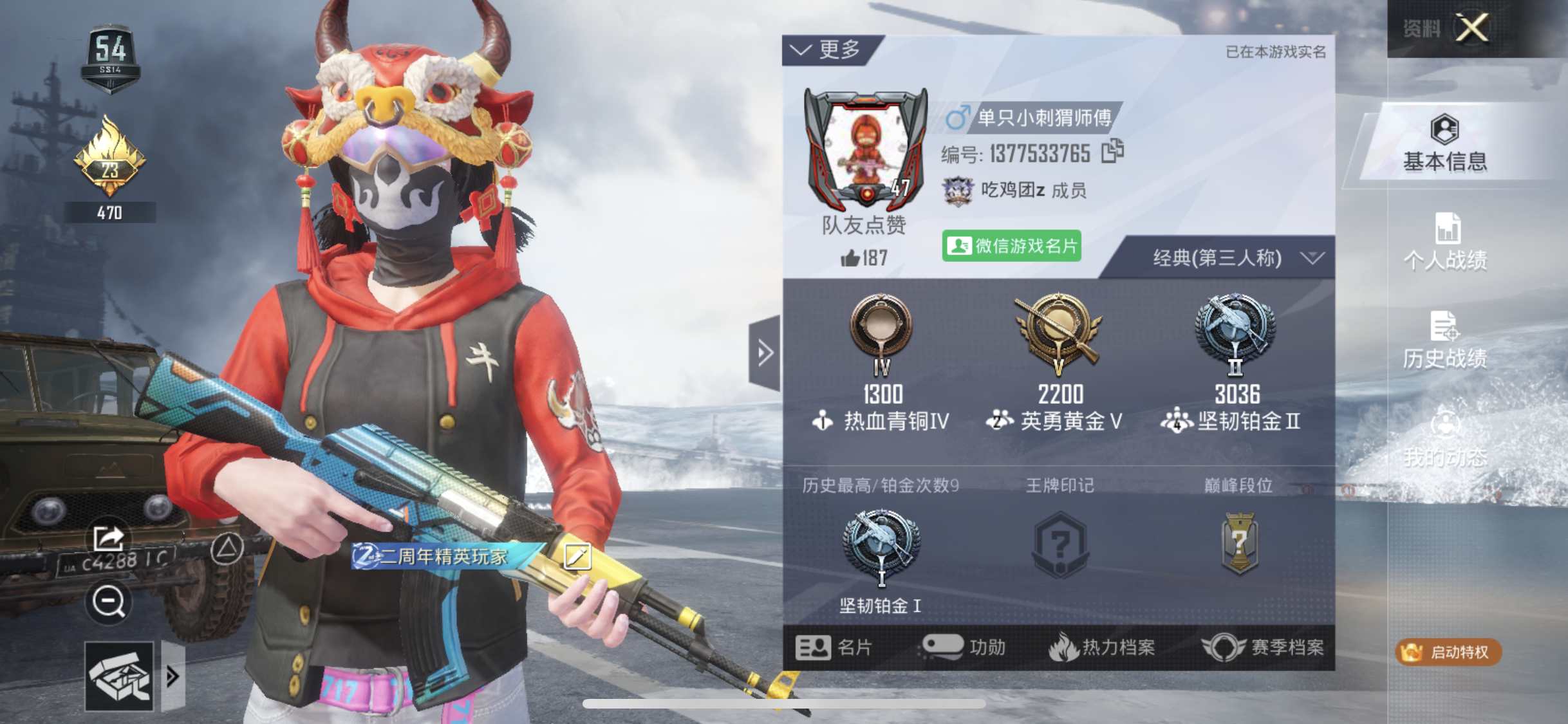
Task: Open the 我的动态 tab
Action: click(1445, 438)
